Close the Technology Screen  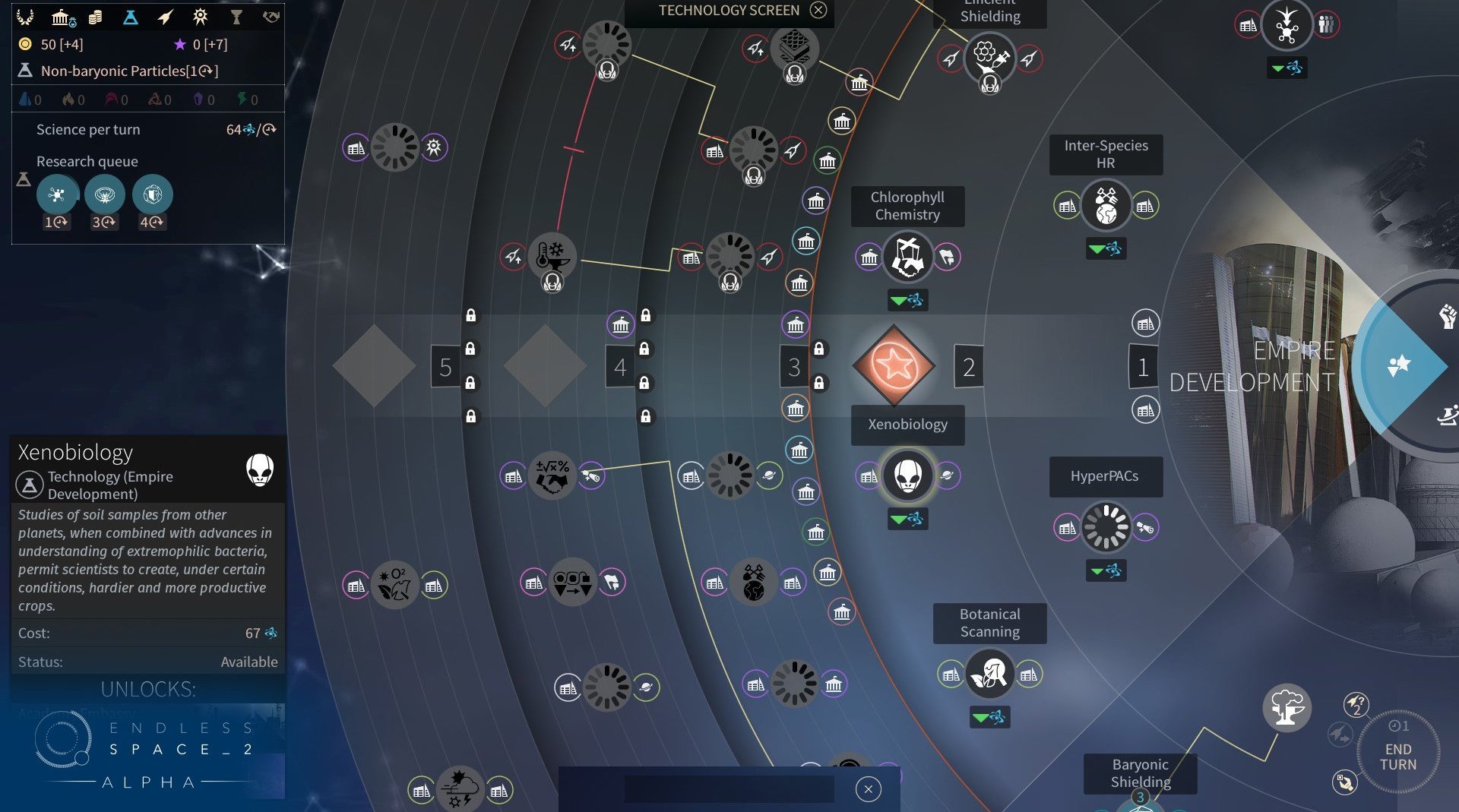pos(818,10)
